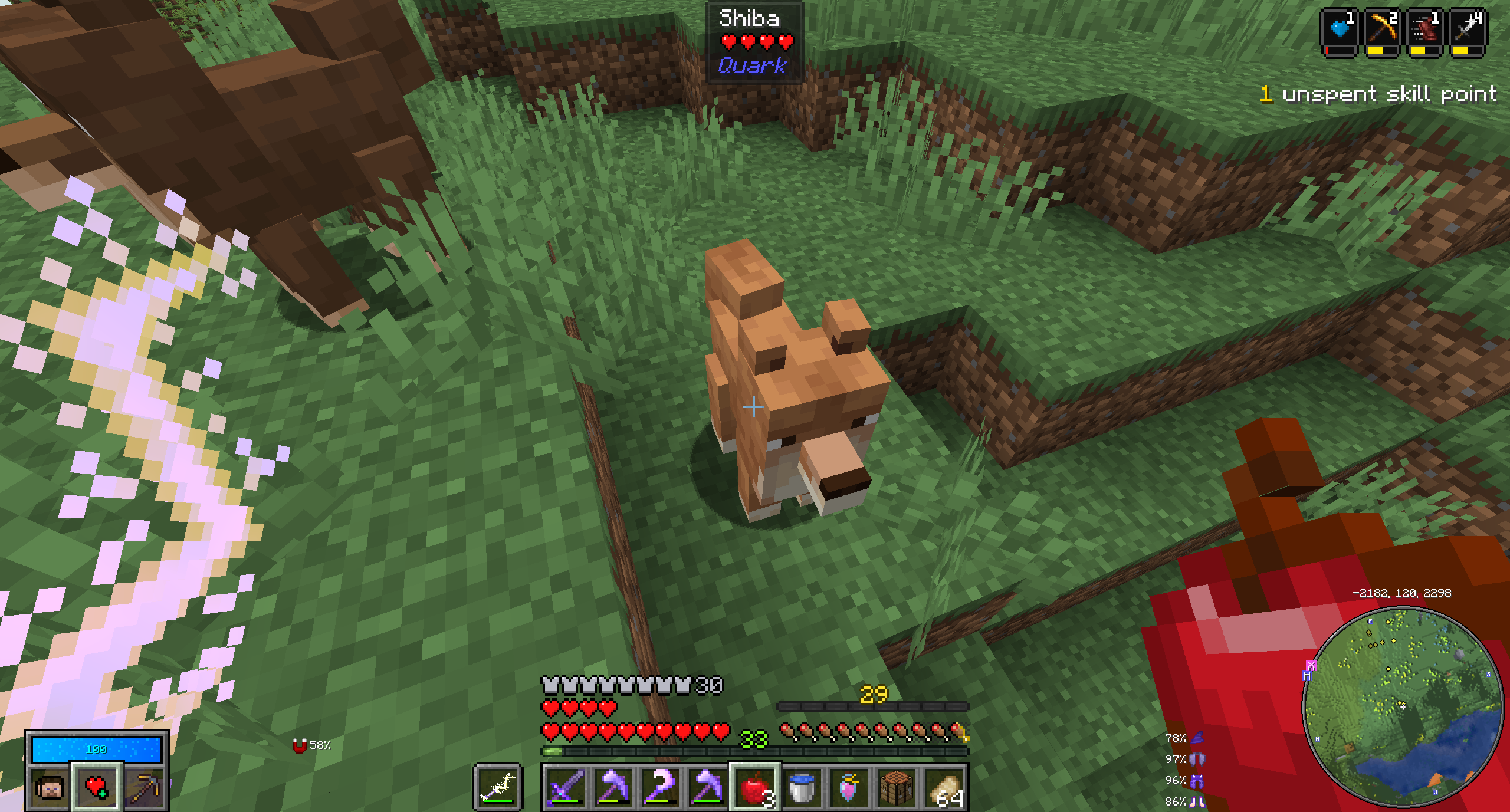
Task: Select the purple sickle hotbar slot
Action: coord(659,787)
